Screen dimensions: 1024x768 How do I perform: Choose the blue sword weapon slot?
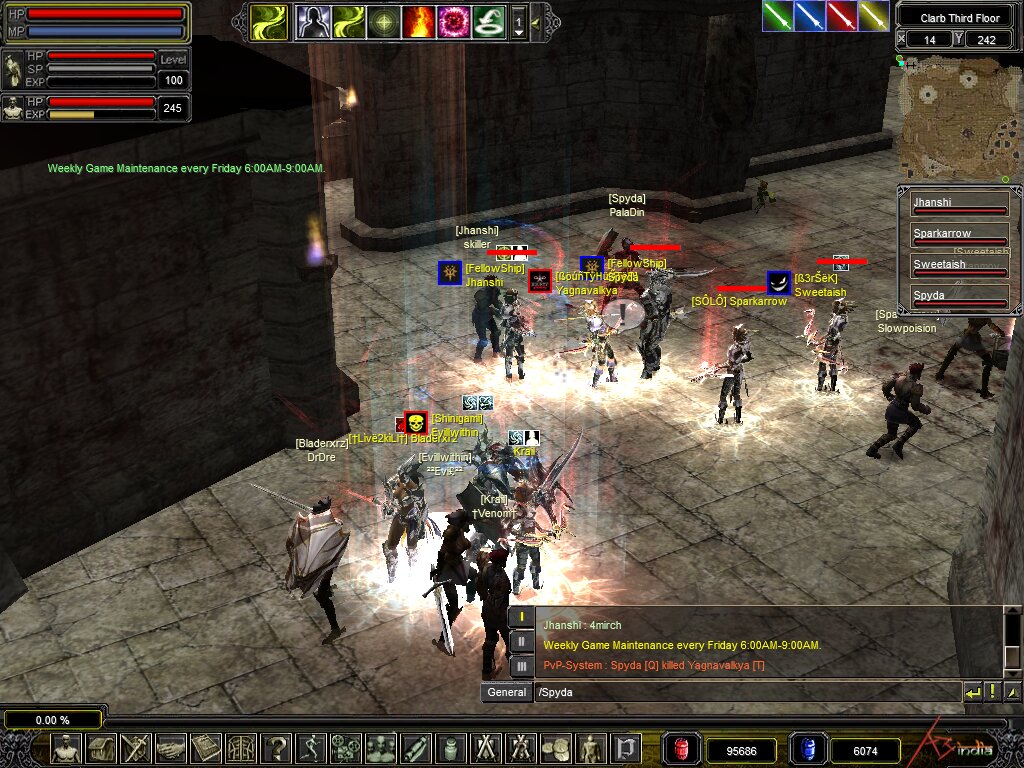(809, 15)
